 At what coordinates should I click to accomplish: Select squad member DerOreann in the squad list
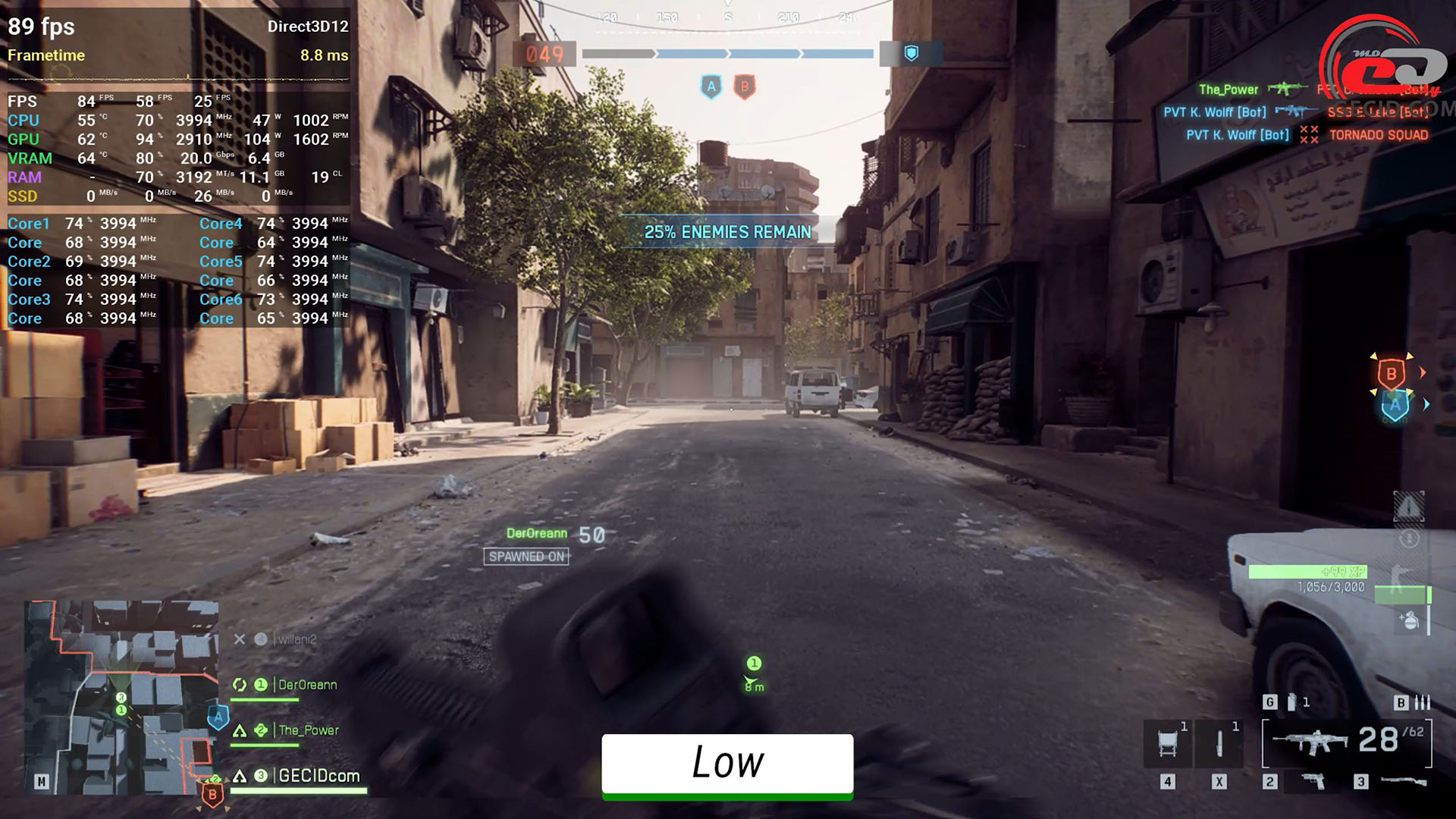click(x=307, y=685)
